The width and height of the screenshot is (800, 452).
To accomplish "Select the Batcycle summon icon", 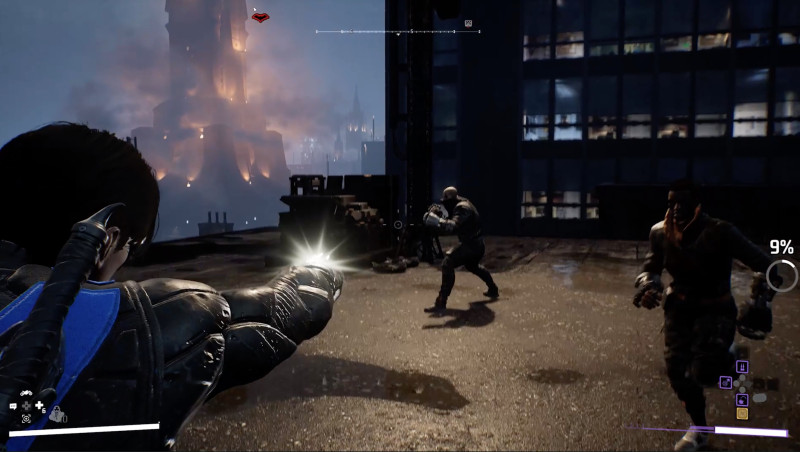I will tap(25, 394).
